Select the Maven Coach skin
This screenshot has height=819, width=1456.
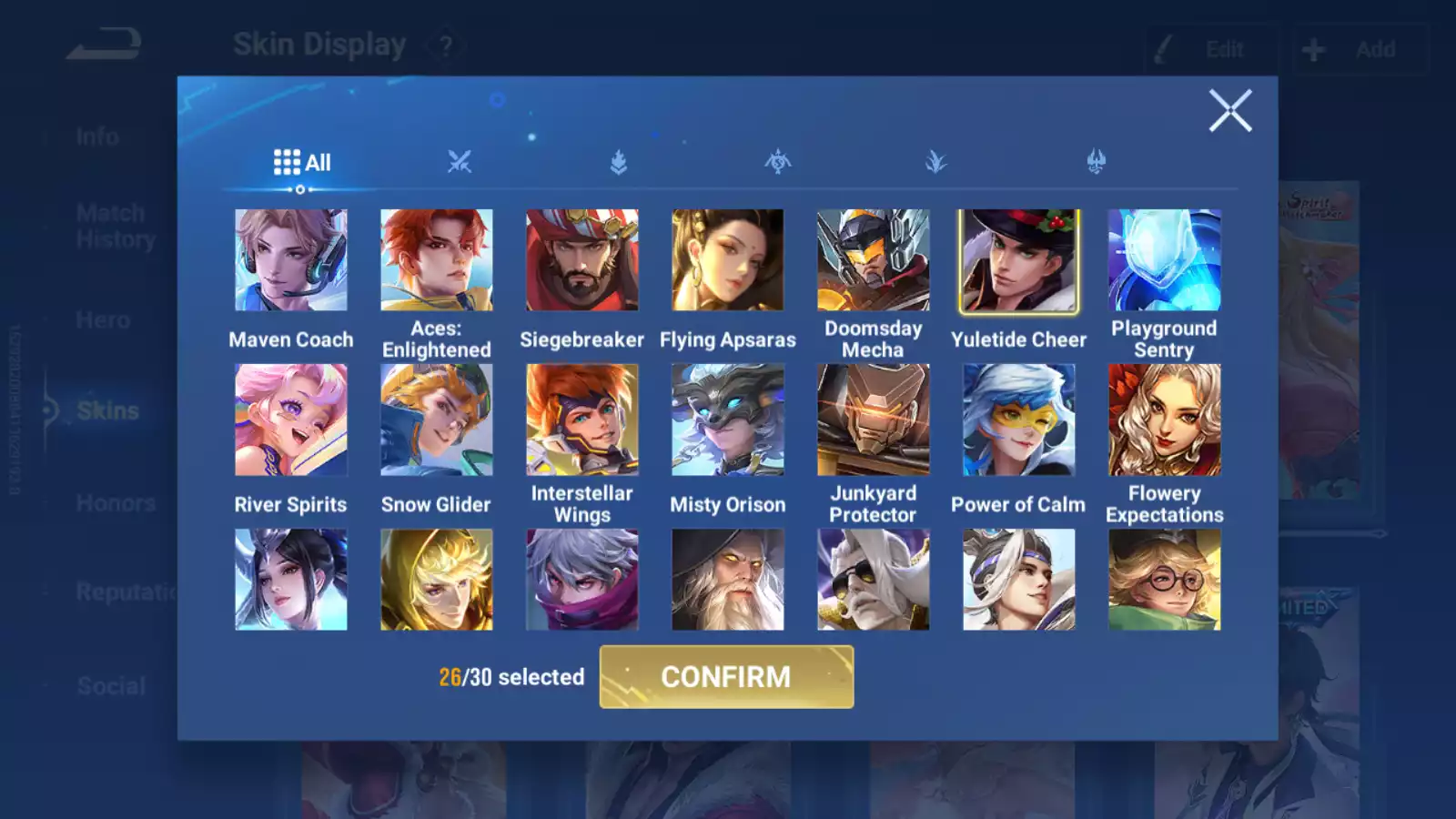[290, 261]
